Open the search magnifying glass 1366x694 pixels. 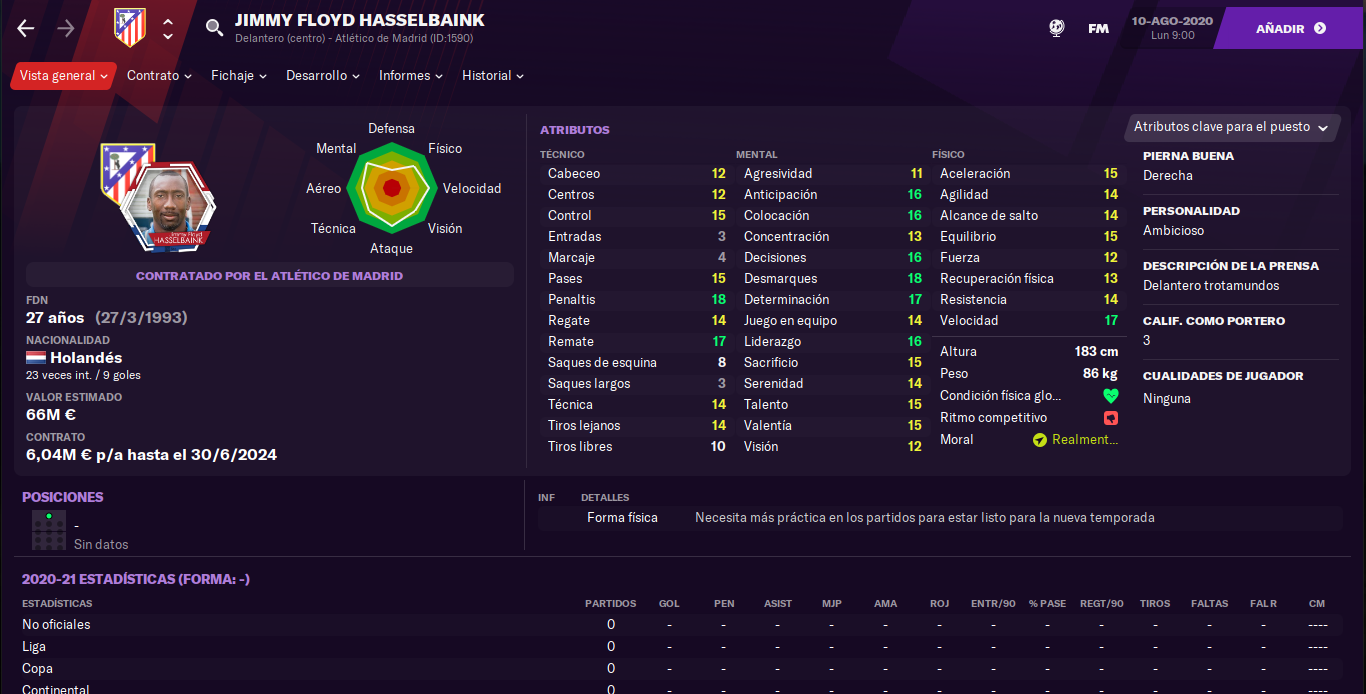[214, 28]
